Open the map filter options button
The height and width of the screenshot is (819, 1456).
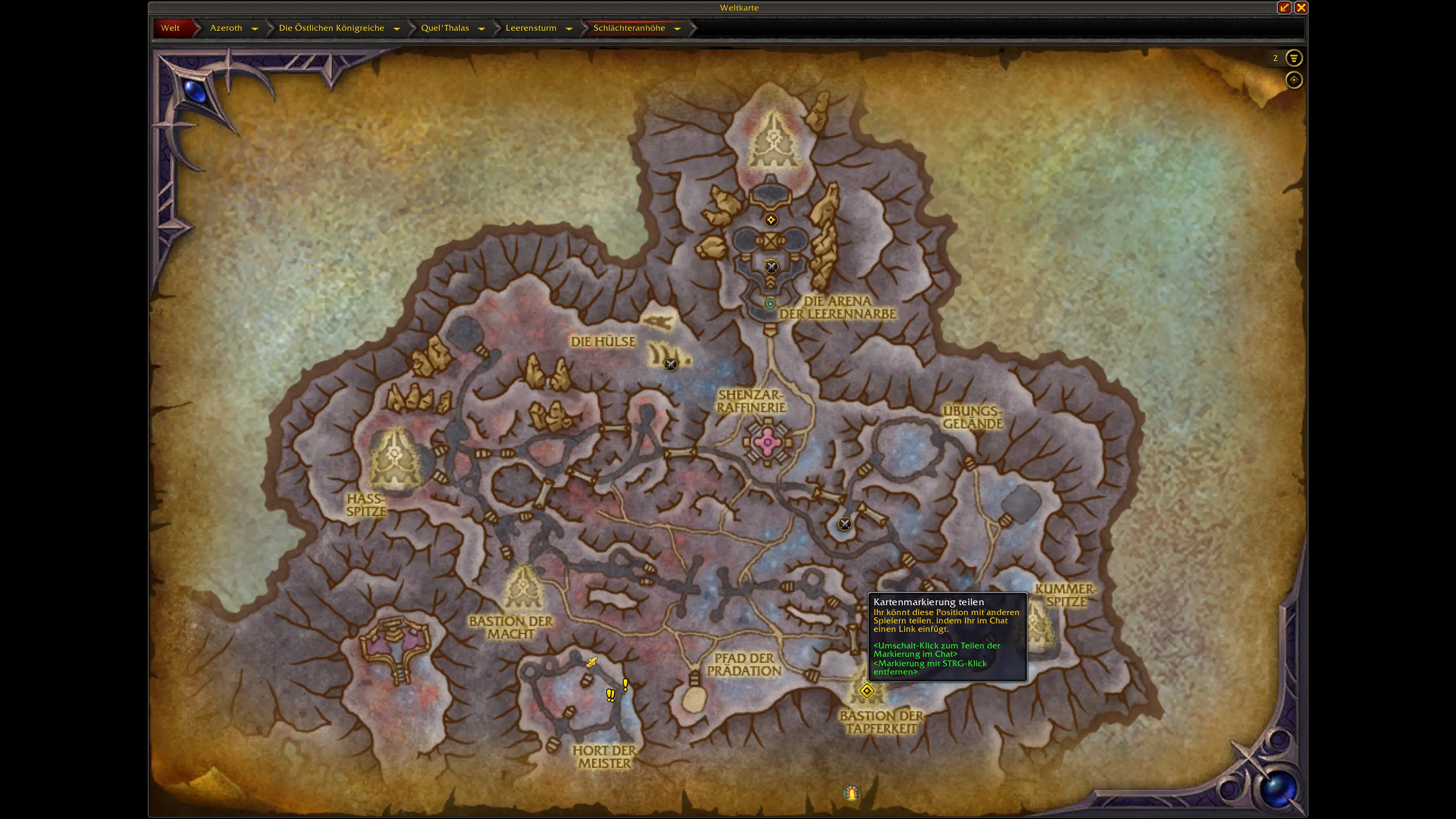[x=1293, y=58]
